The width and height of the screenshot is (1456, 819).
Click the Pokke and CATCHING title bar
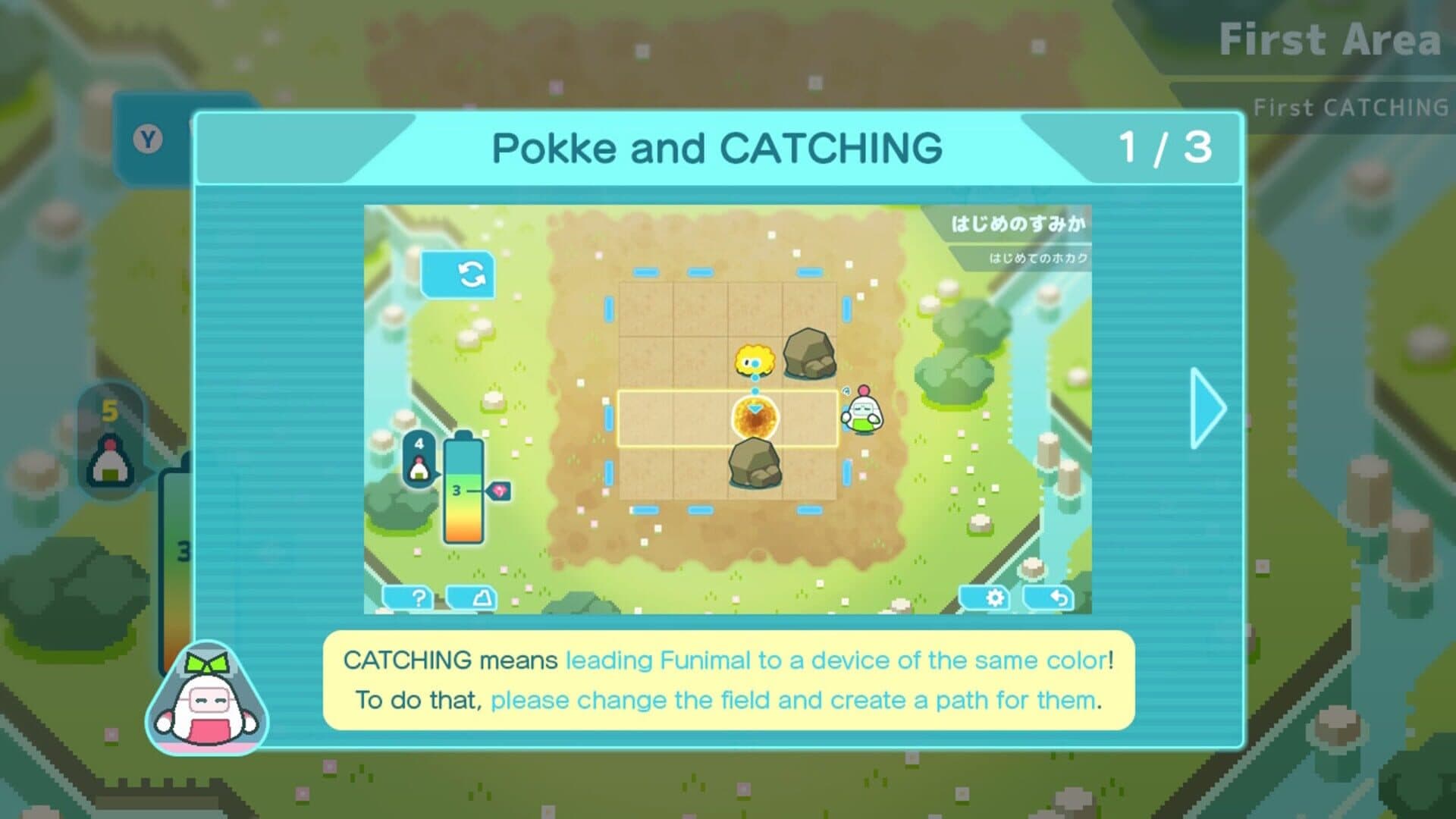(x=717, y=149)
